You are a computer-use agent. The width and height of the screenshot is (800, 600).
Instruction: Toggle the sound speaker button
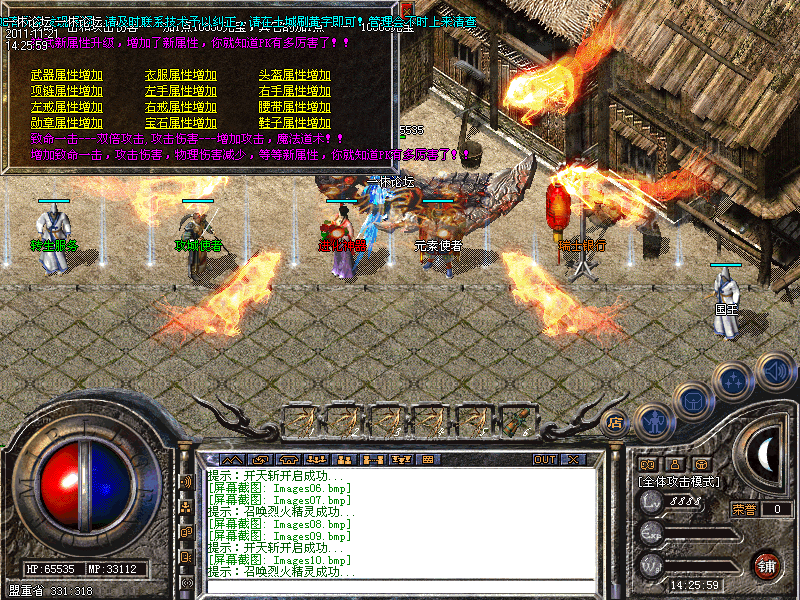pos(774,371)
